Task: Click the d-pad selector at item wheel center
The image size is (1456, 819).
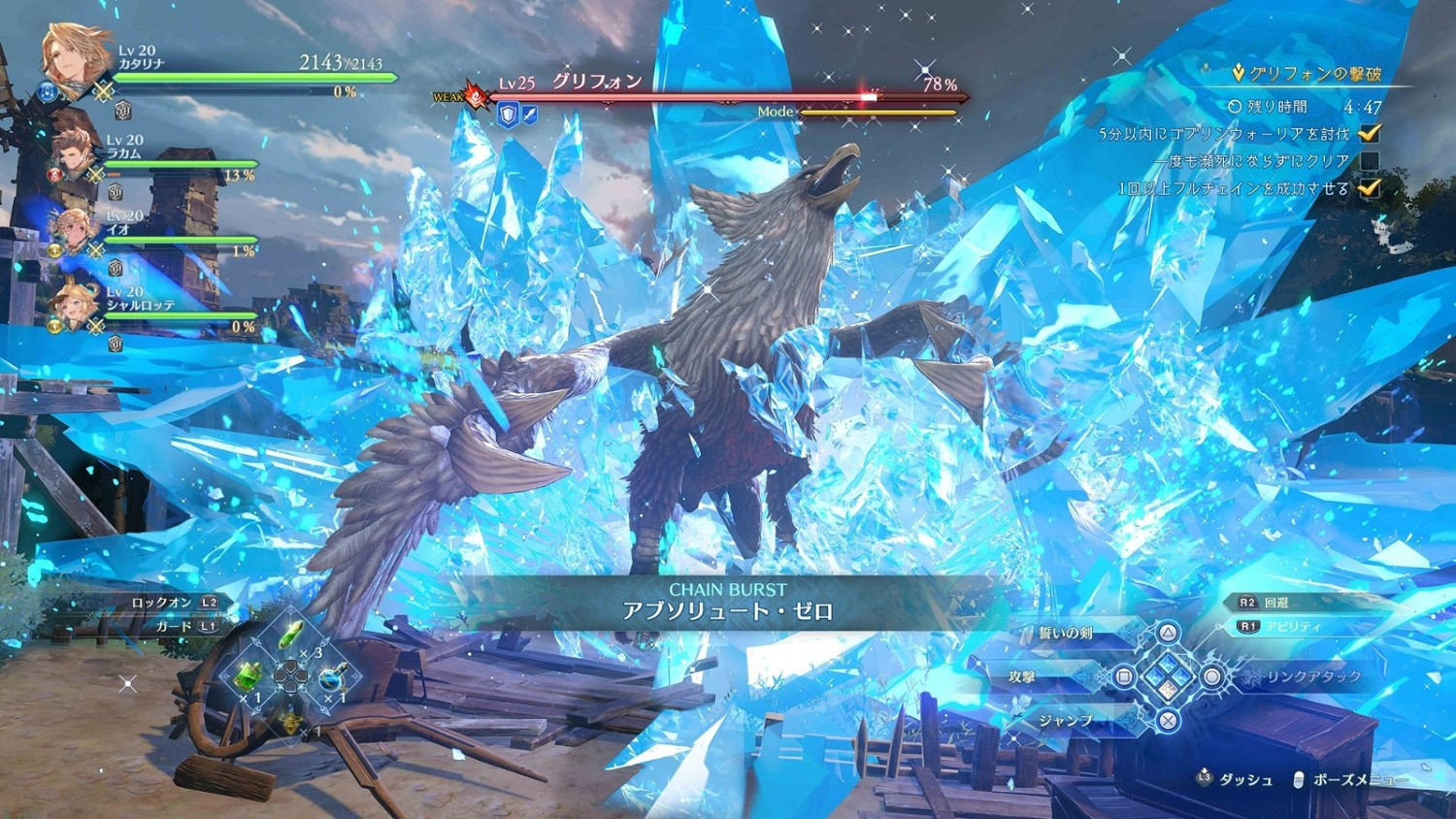Action: click(291, 676)
